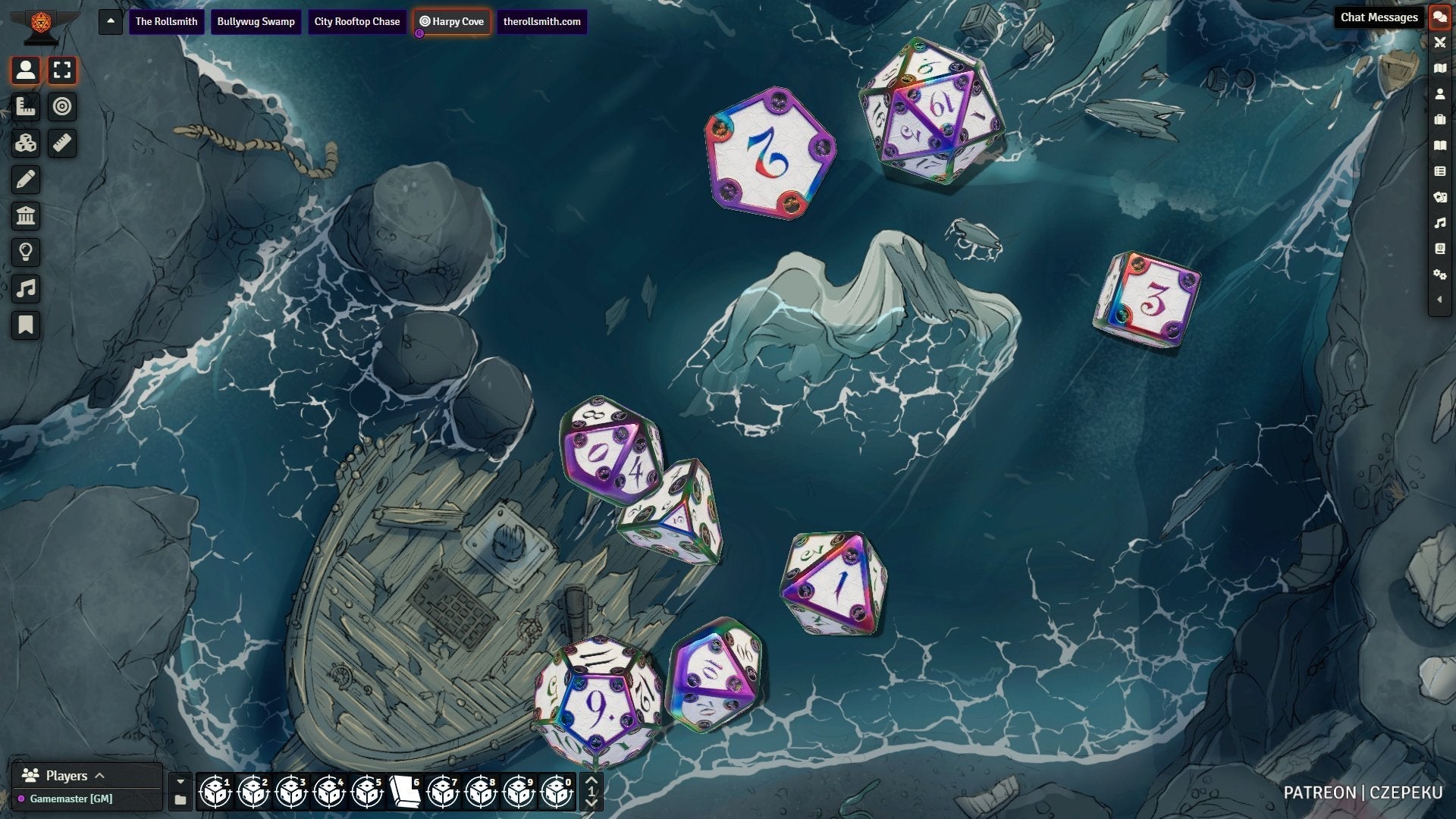Viewport: 1456px width, 819px height.
Task: Select The Rollsmith scene tab
Action: pos(166,21)
